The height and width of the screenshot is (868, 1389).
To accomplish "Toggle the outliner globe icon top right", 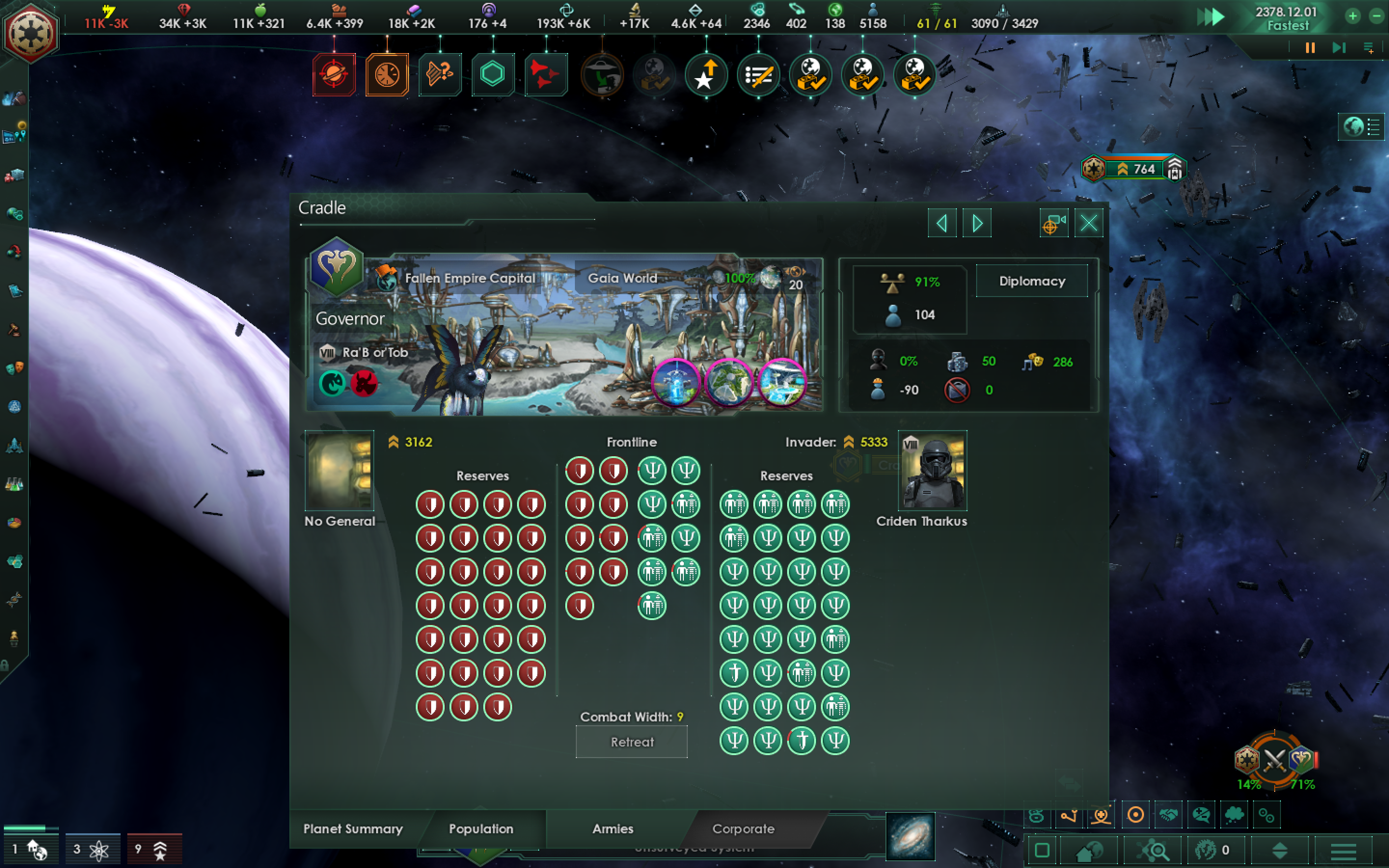I will click(x=1355, y=127).
